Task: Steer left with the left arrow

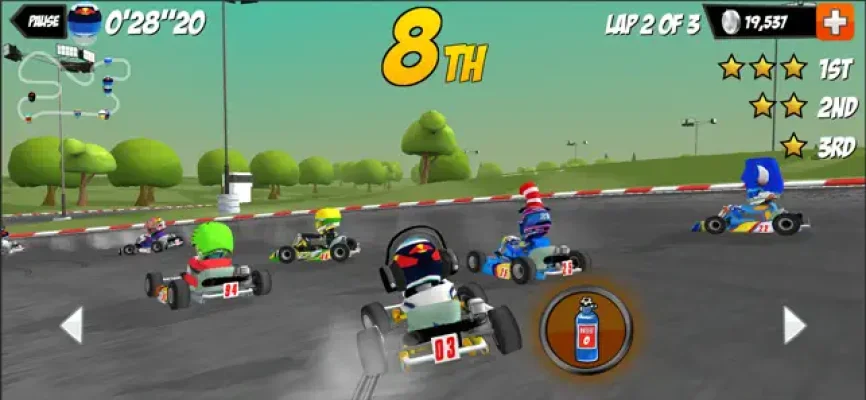Action: coord(72,325)
